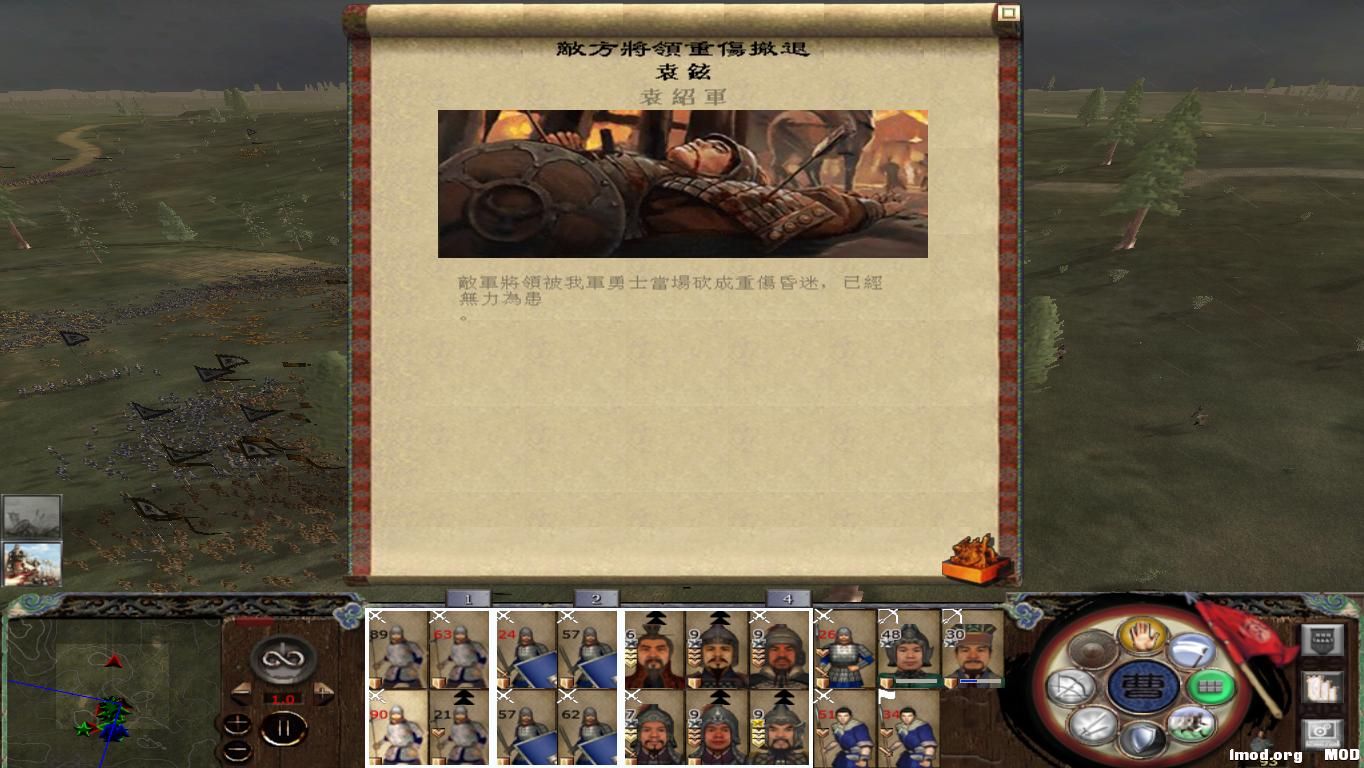Select the shield icon for guard mode
Image resolution: width=1364 pixels, height=768 pixels.
coord(1144,739)
